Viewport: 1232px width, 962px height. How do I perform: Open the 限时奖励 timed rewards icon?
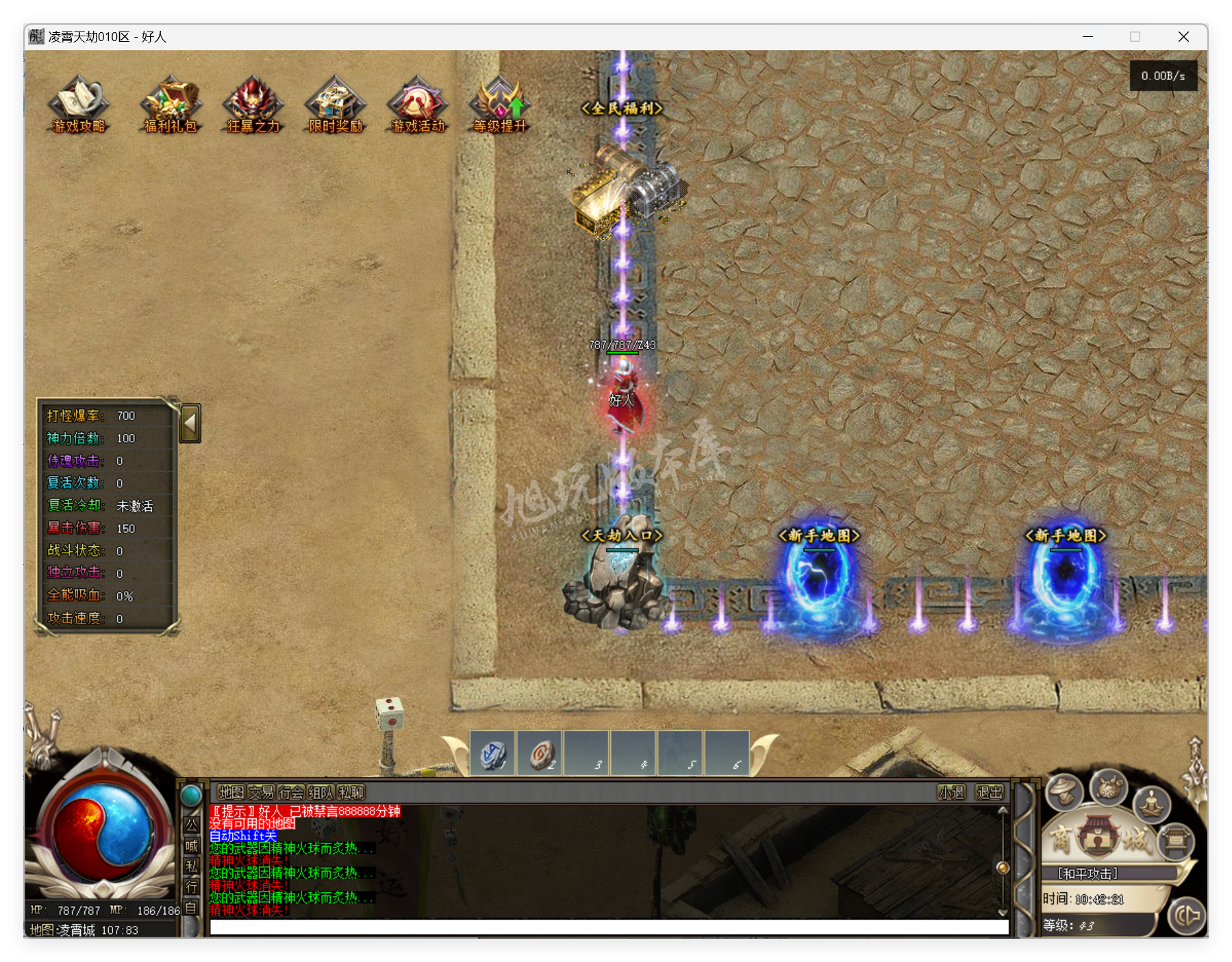335,103
